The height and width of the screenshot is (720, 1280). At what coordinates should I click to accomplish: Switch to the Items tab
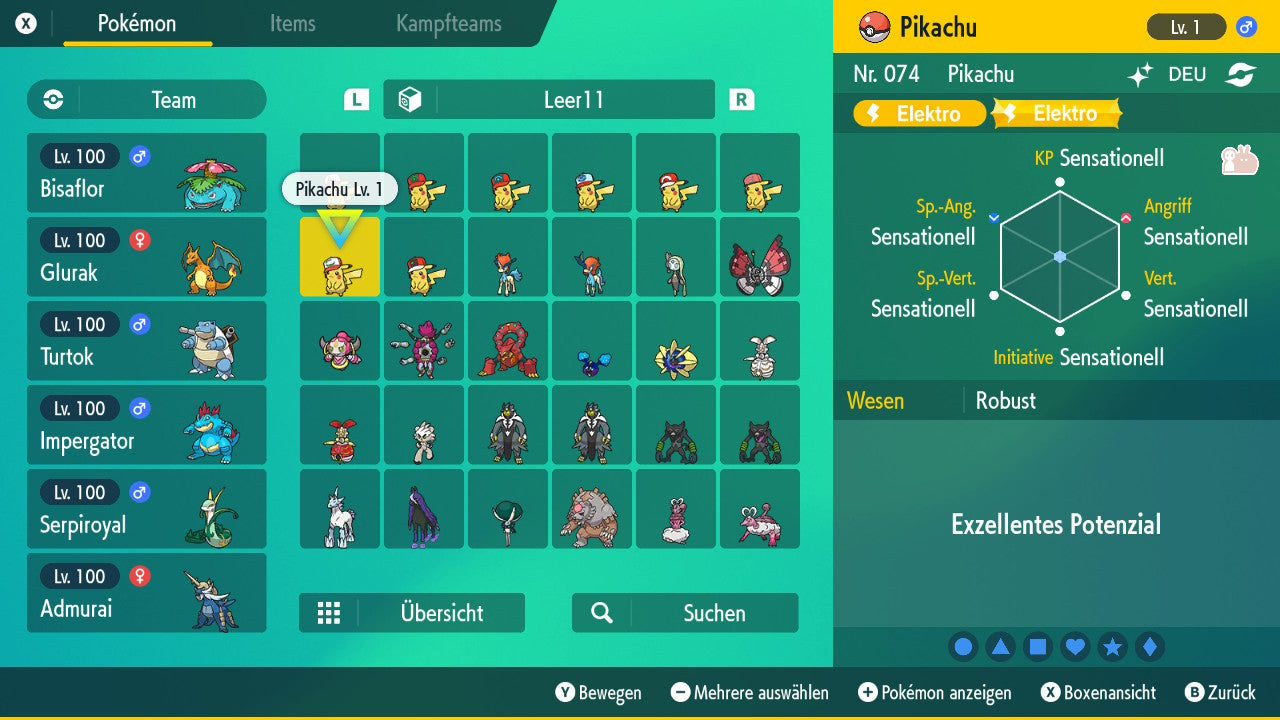[292, 25]
